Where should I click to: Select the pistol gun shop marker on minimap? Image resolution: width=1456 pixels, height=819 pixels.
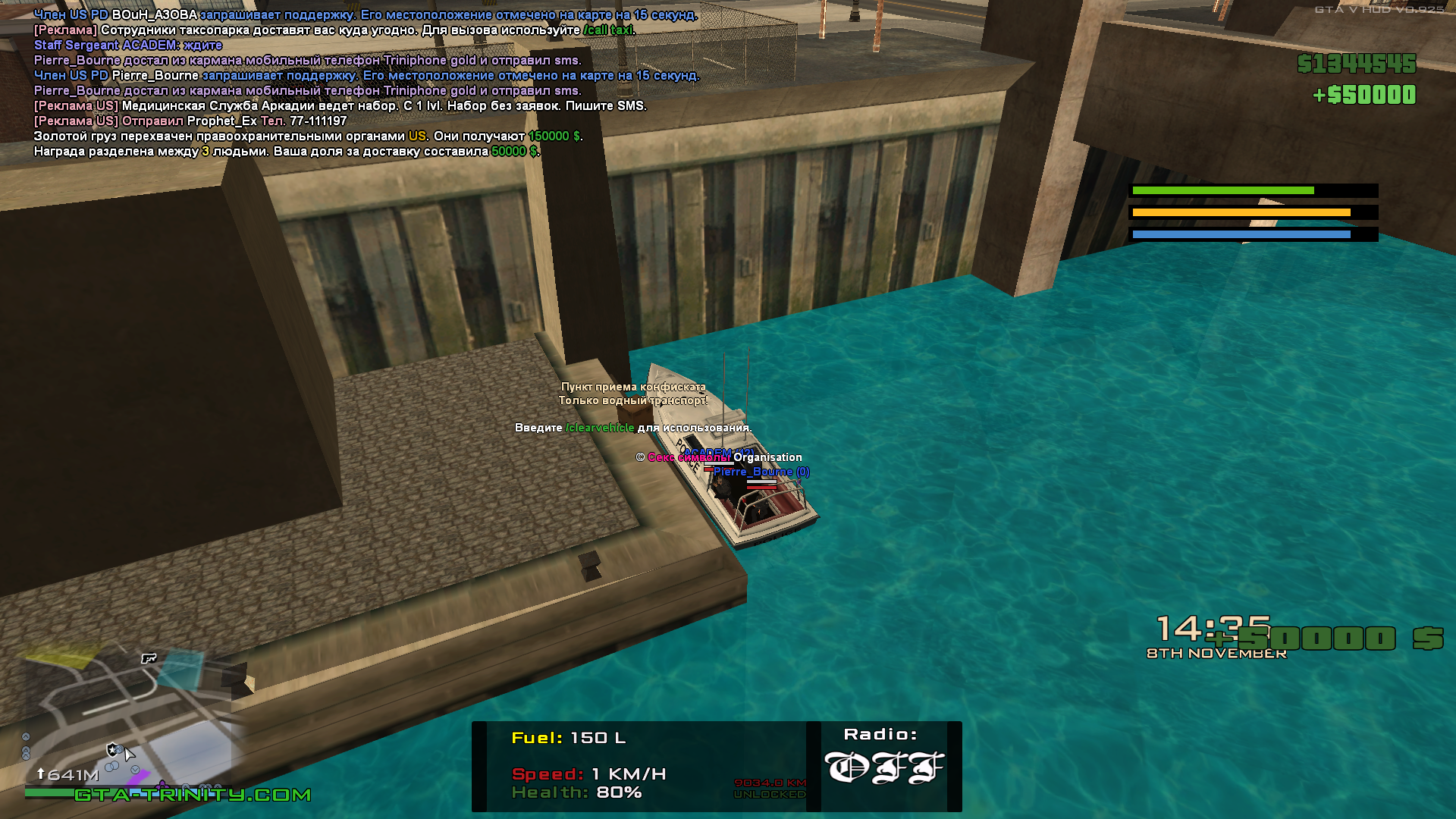pos(149,658)
